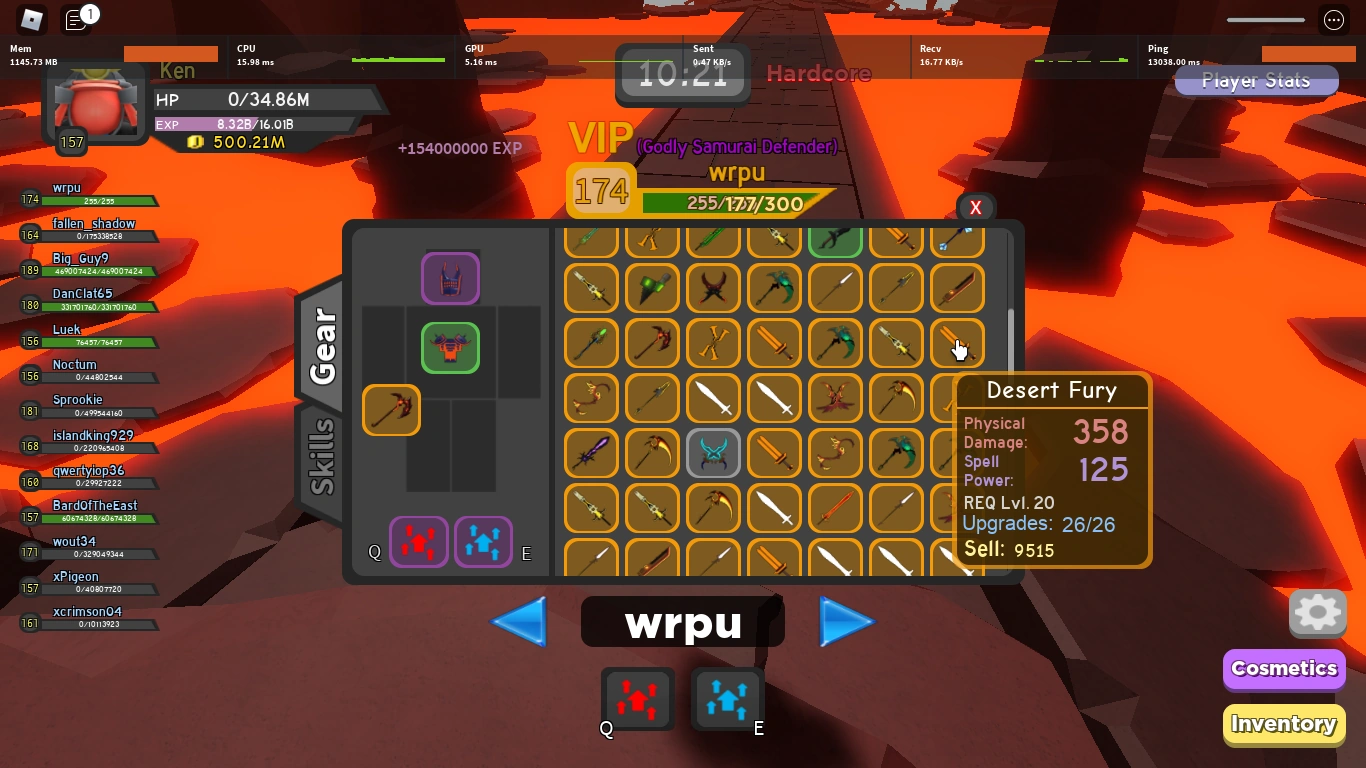Image resolution: width=1366 pixels, height=768 pixels.
Task: Select the equipped purple helmet slot
Action: tap(450, 279)
